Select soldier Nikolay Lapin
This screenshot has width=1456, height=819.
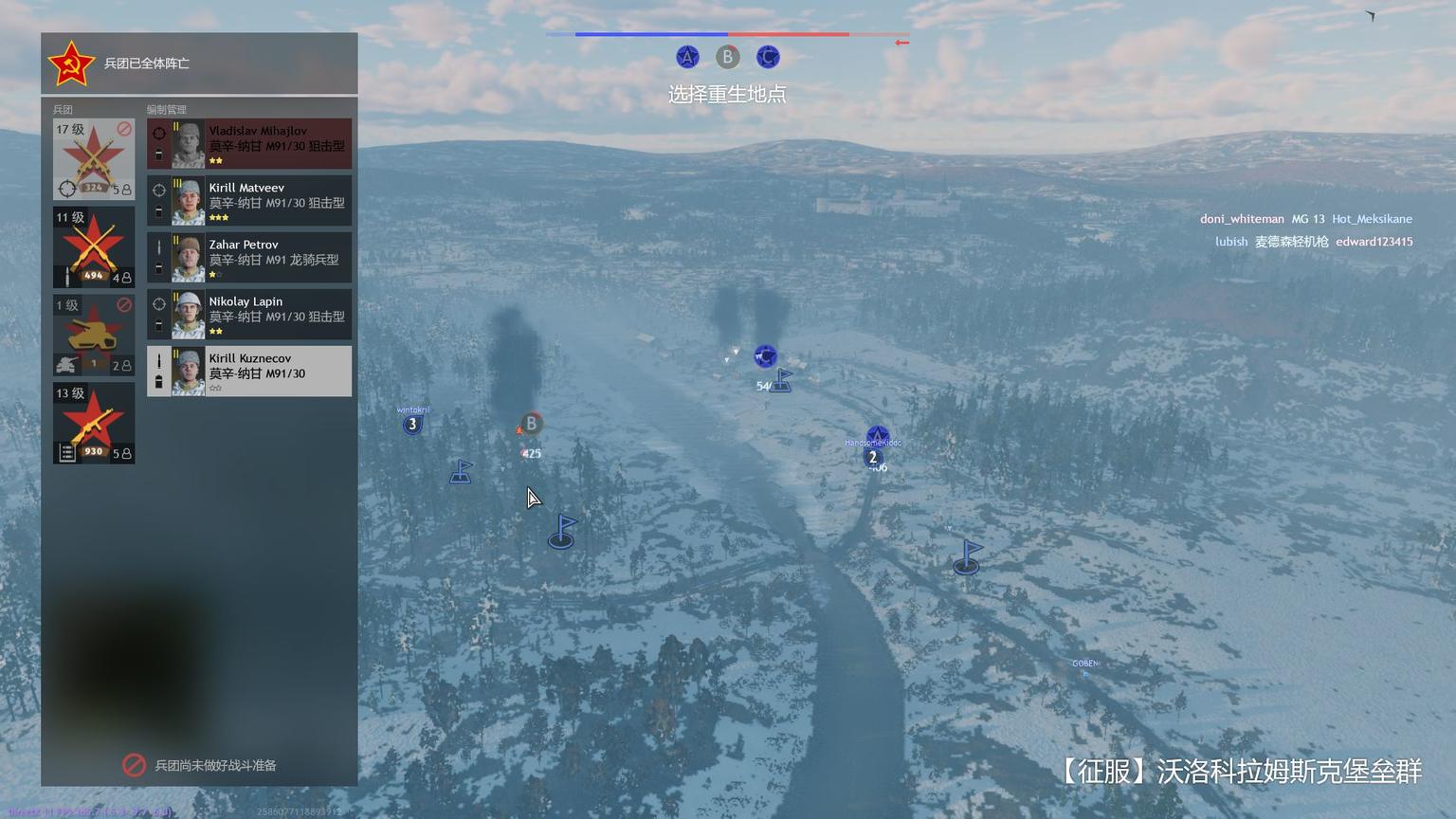(x=249, y=315)
